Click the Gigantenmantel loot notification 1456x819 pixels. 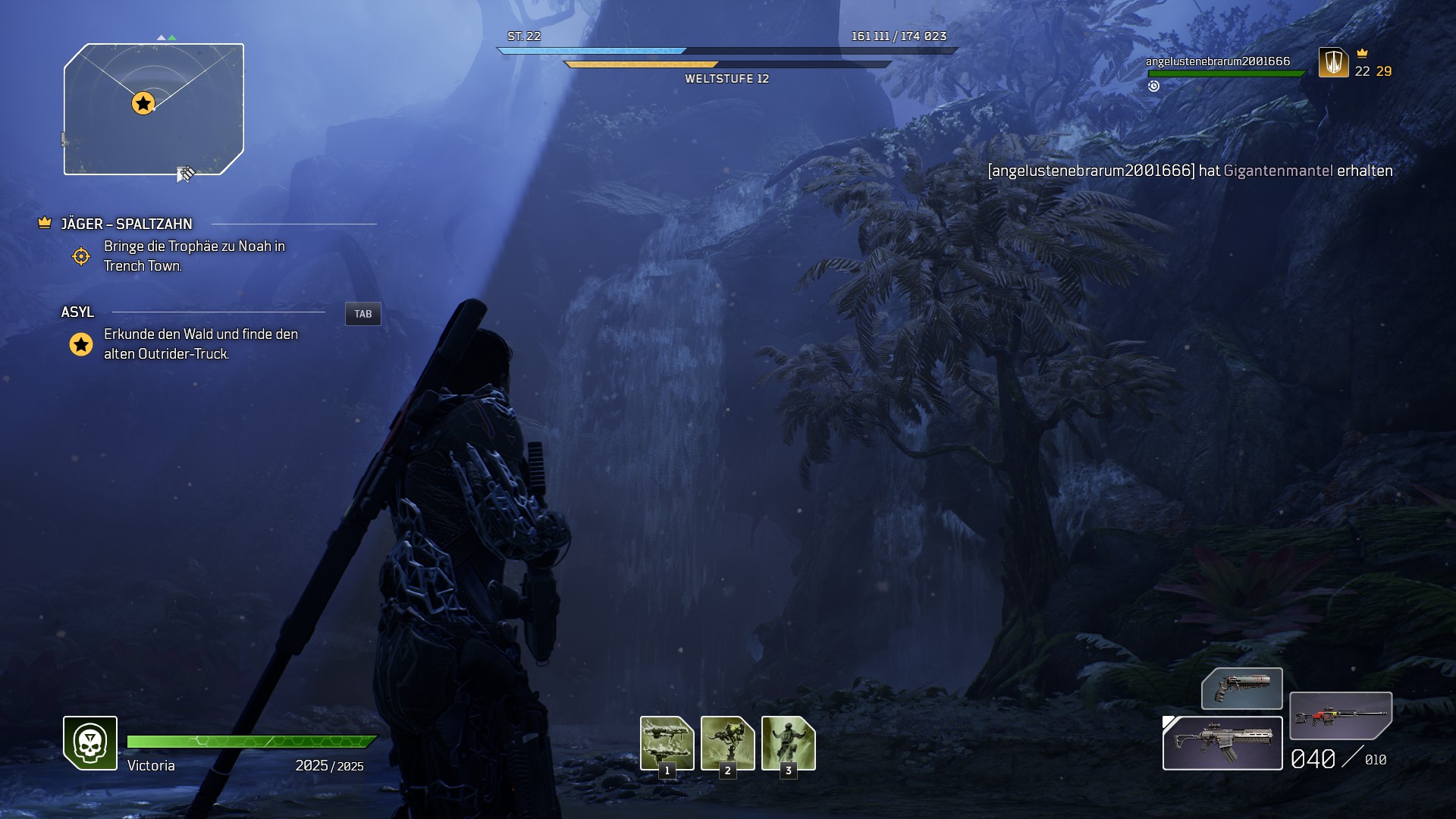pos(1277,171)
